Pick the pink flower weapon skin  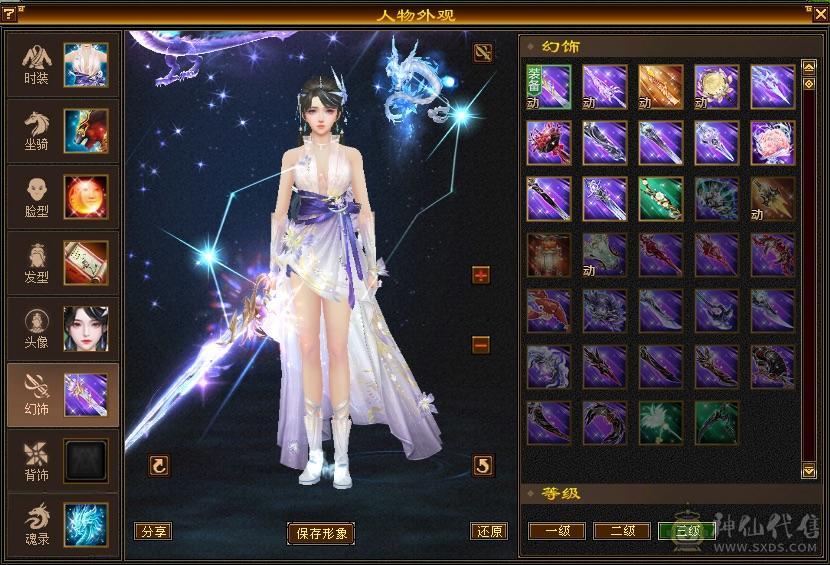tap(773, 143)
